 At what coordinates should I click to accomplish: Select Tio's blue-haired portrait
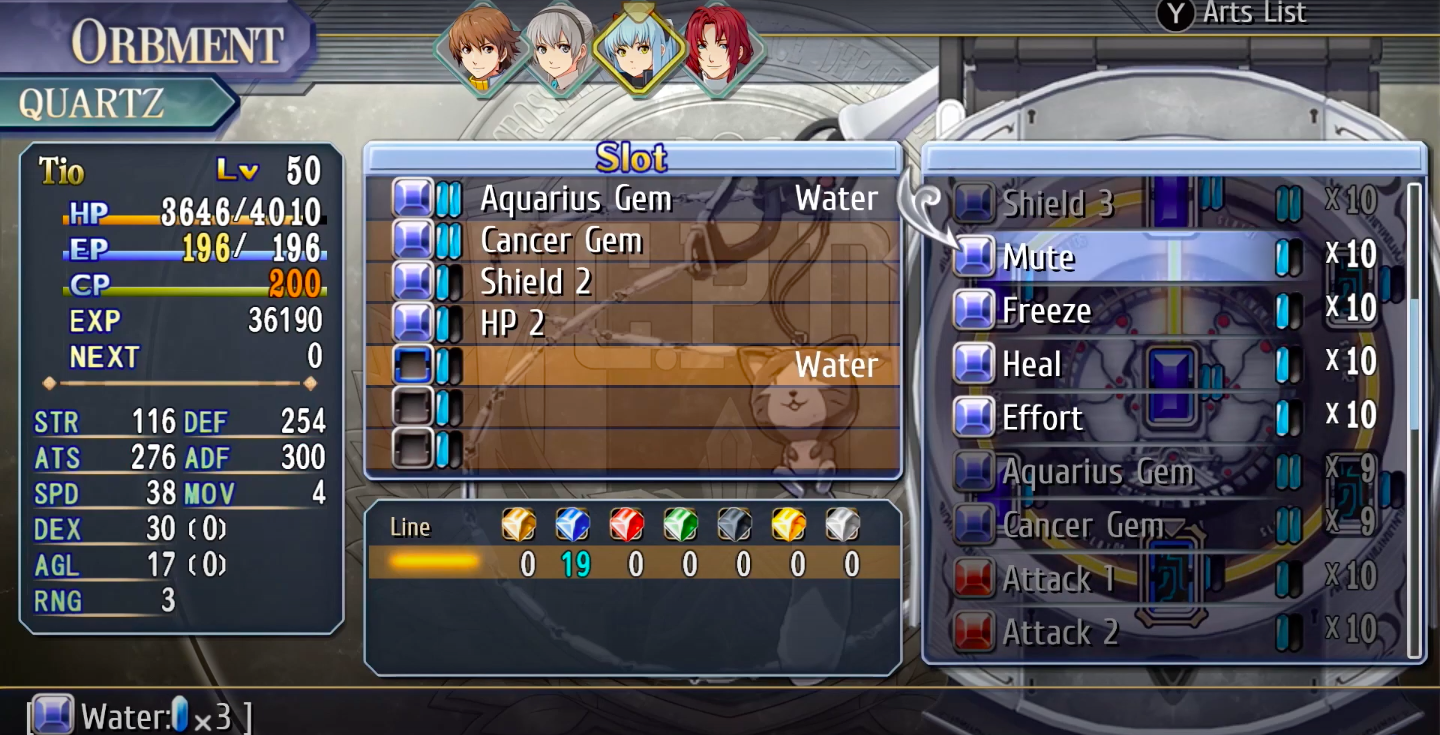[x=638, y=49]
